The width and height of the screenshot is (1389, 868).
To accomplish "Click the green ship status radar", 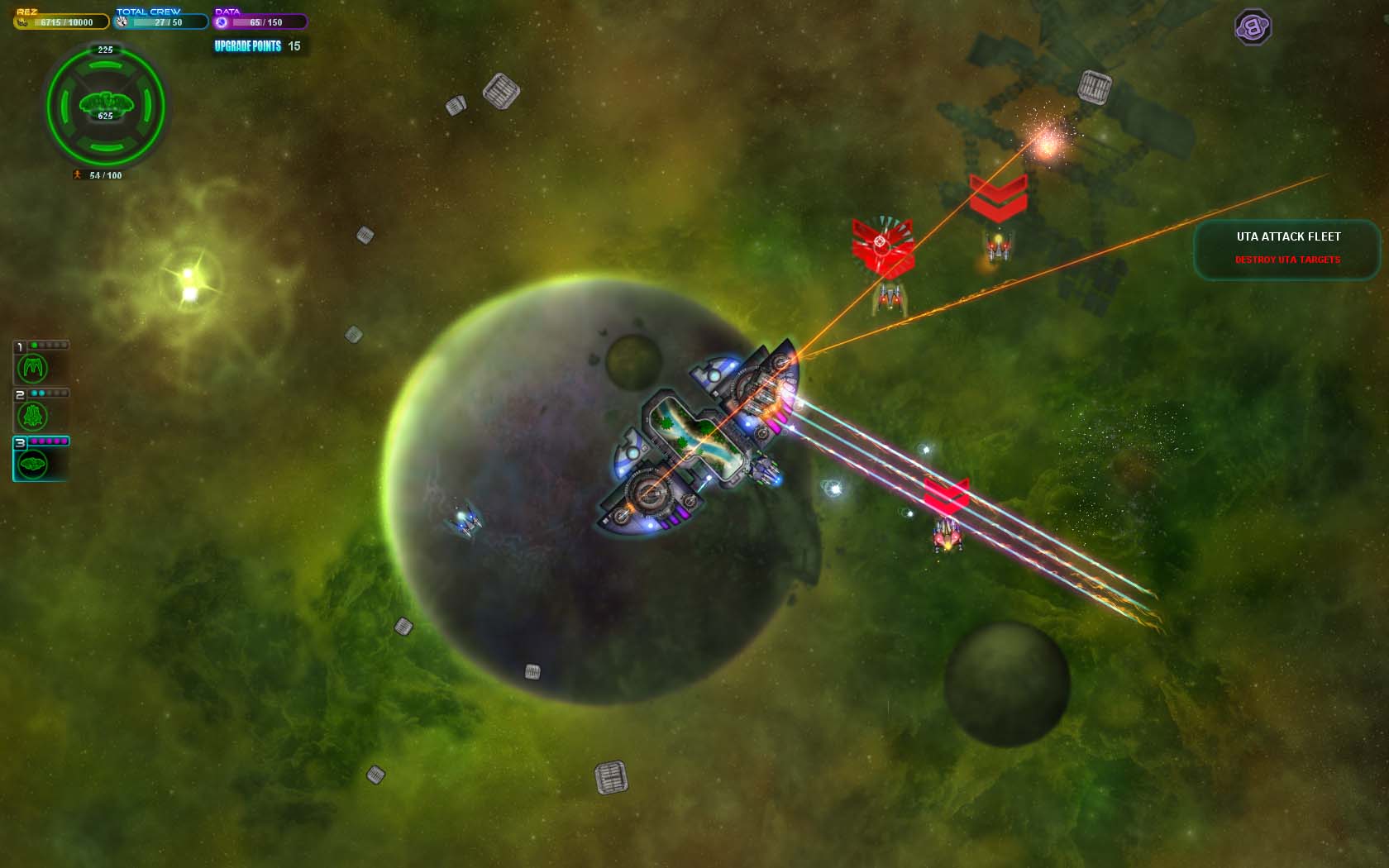I will (106, 106).
